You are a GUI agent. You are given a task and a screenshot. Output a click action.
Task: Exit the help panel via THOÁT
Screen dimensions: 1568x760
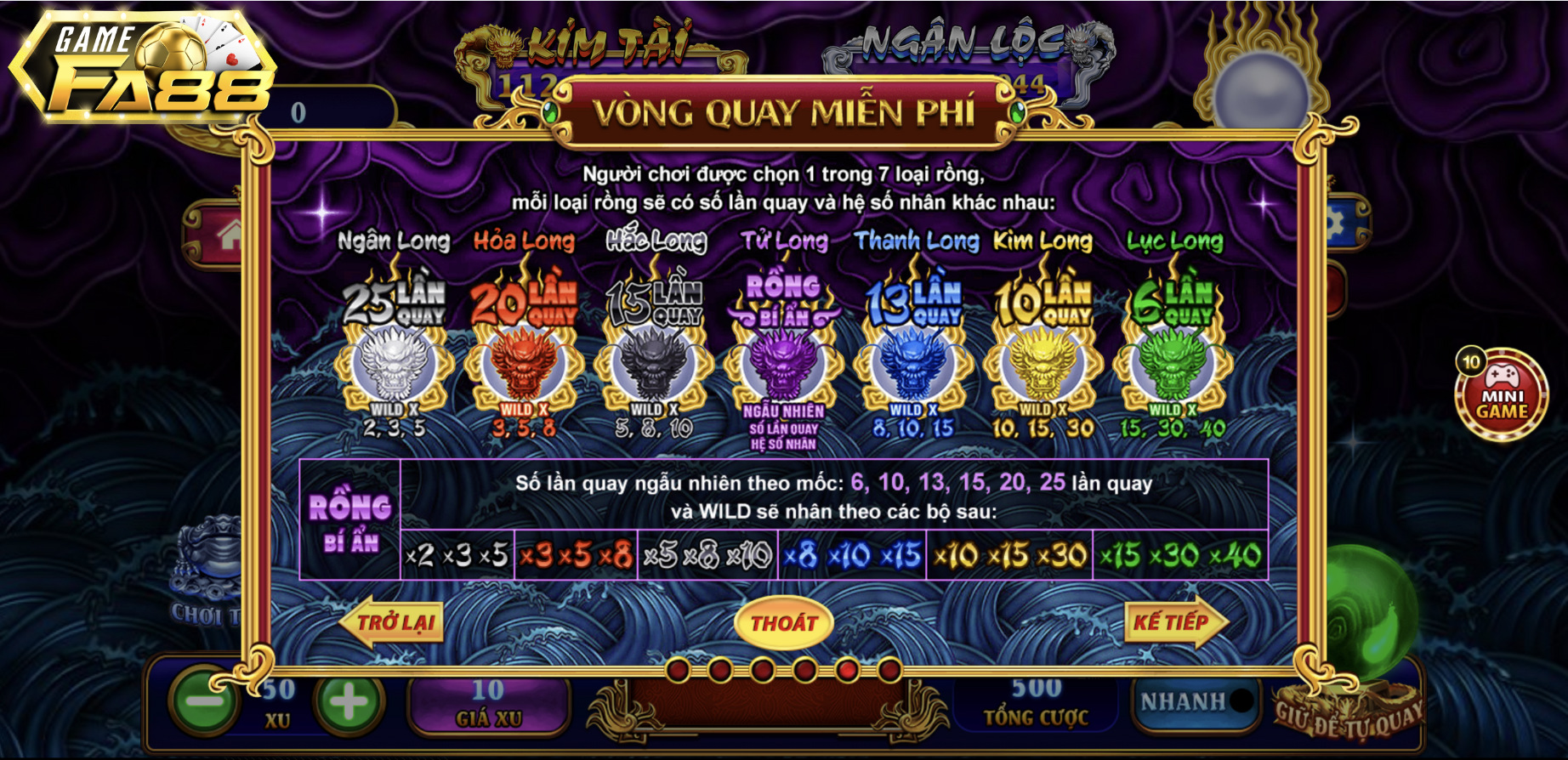[783, 623]
